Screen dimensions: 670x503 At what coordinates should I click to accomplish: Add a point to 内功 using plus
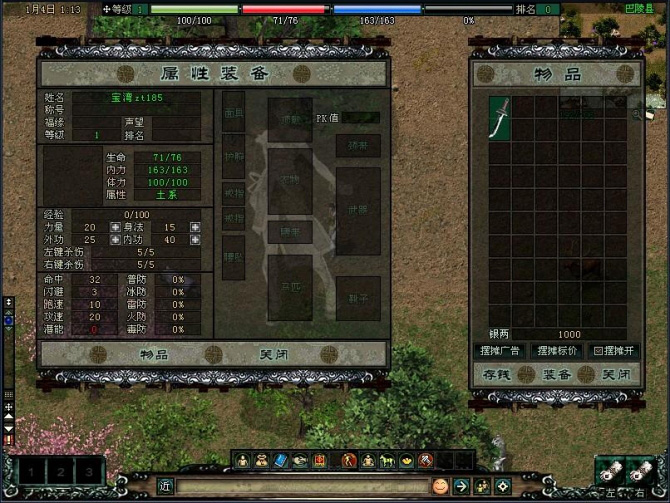click(194, 240)
